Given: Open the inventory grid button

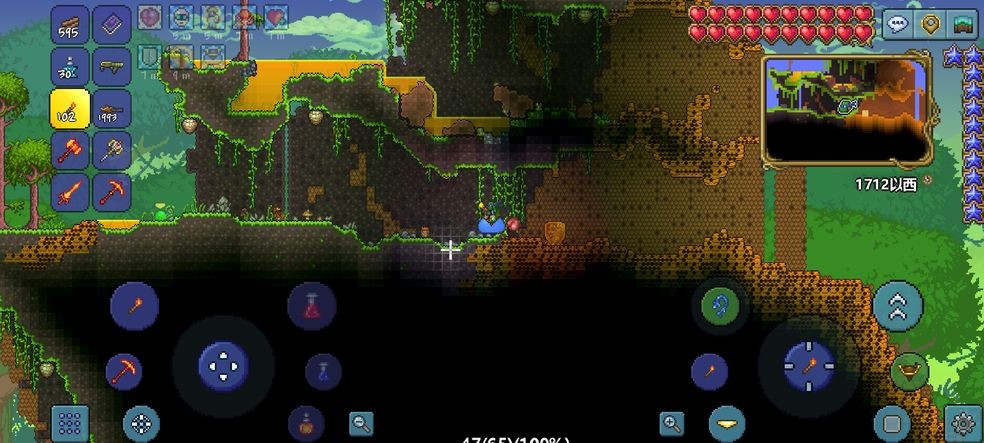Looking at the screenshot, I should pyautogui.click(x=68, y=423).
